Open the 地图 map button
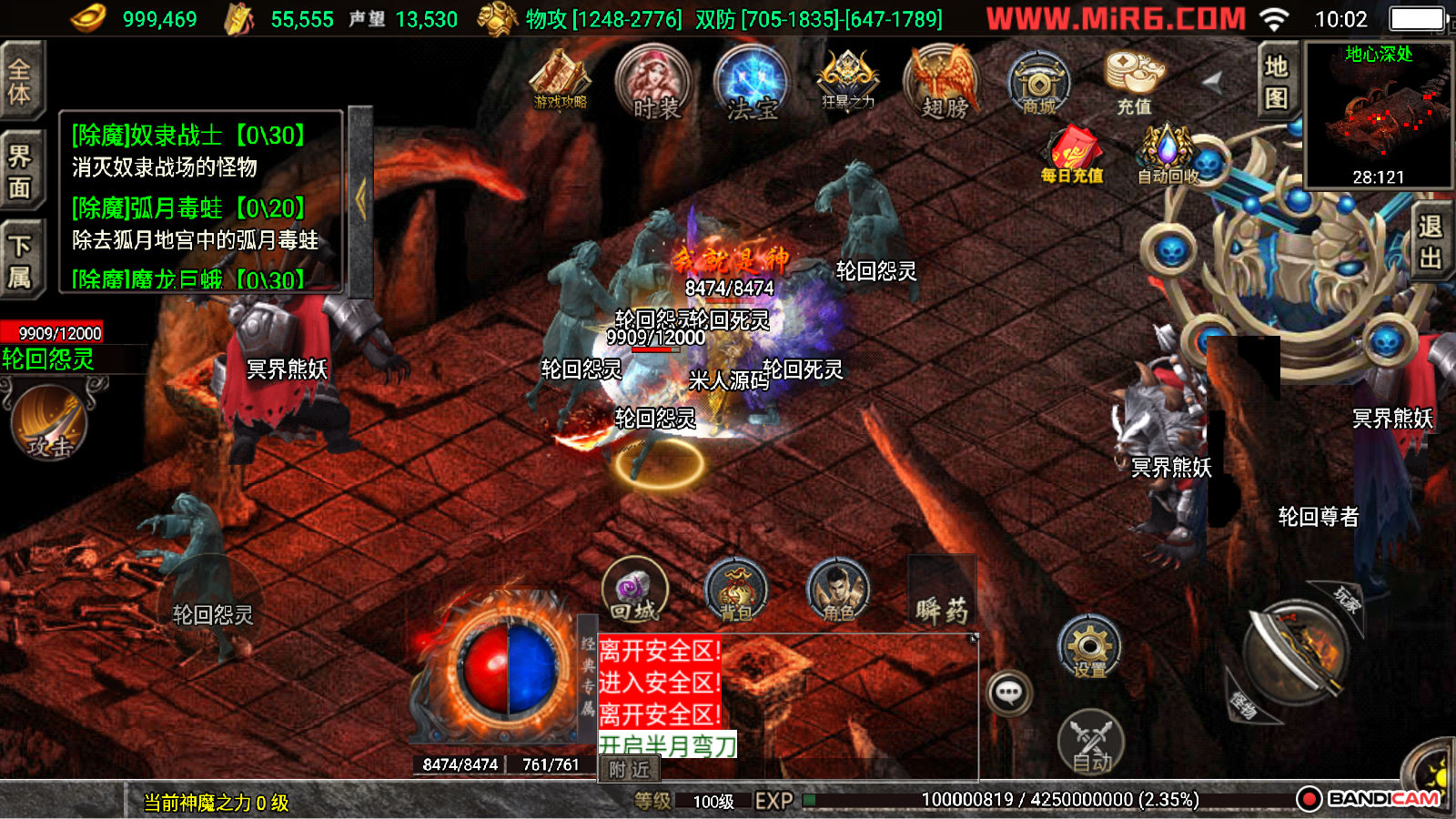This screenshot has width=1456, height=819. 1277,81
